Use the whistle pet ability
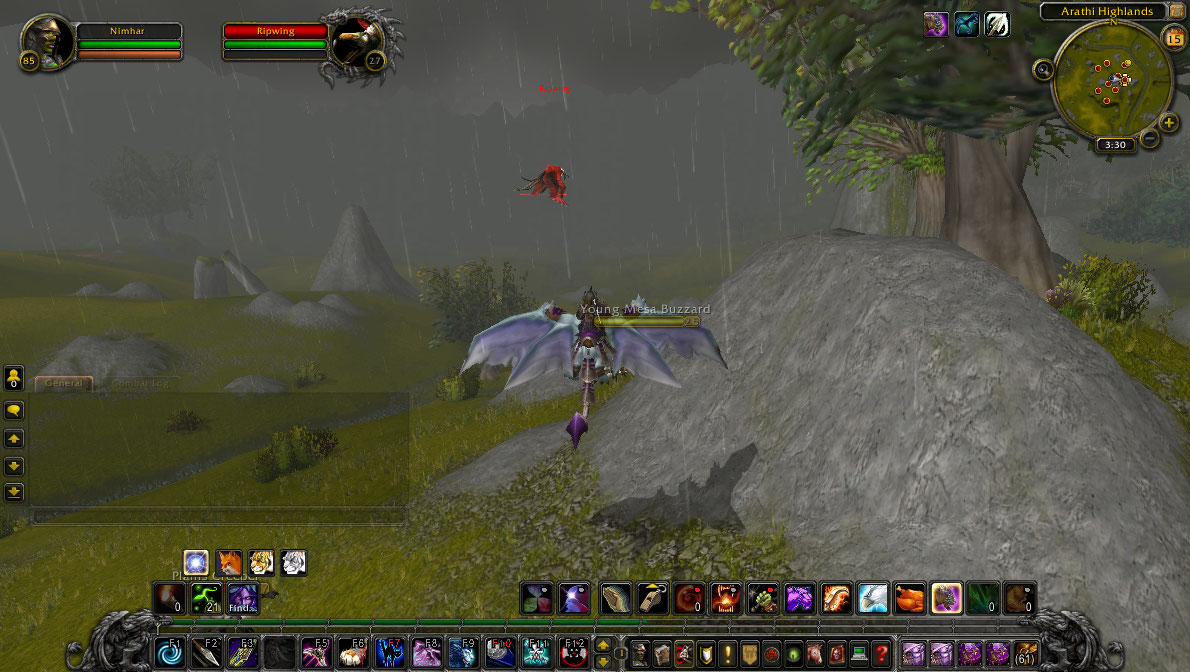 [652, 598]
